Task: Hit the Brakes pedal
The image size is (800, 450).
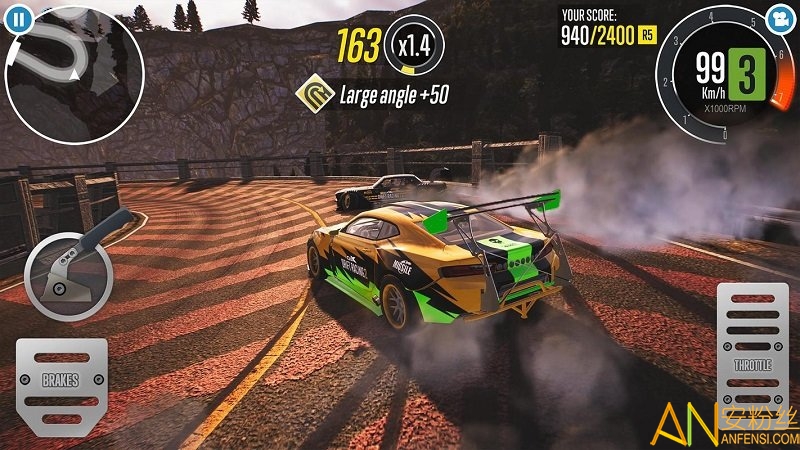Action: pos(60,381)
